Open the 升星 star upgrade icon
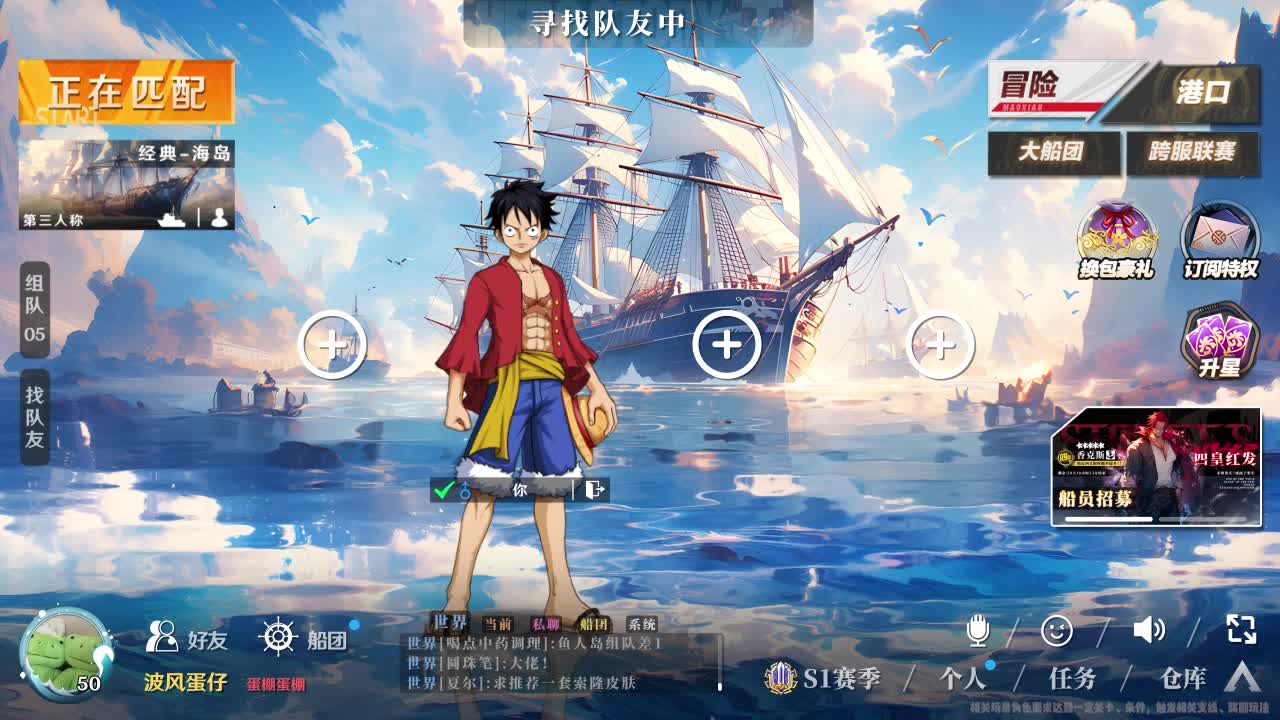 point(1219,342)
